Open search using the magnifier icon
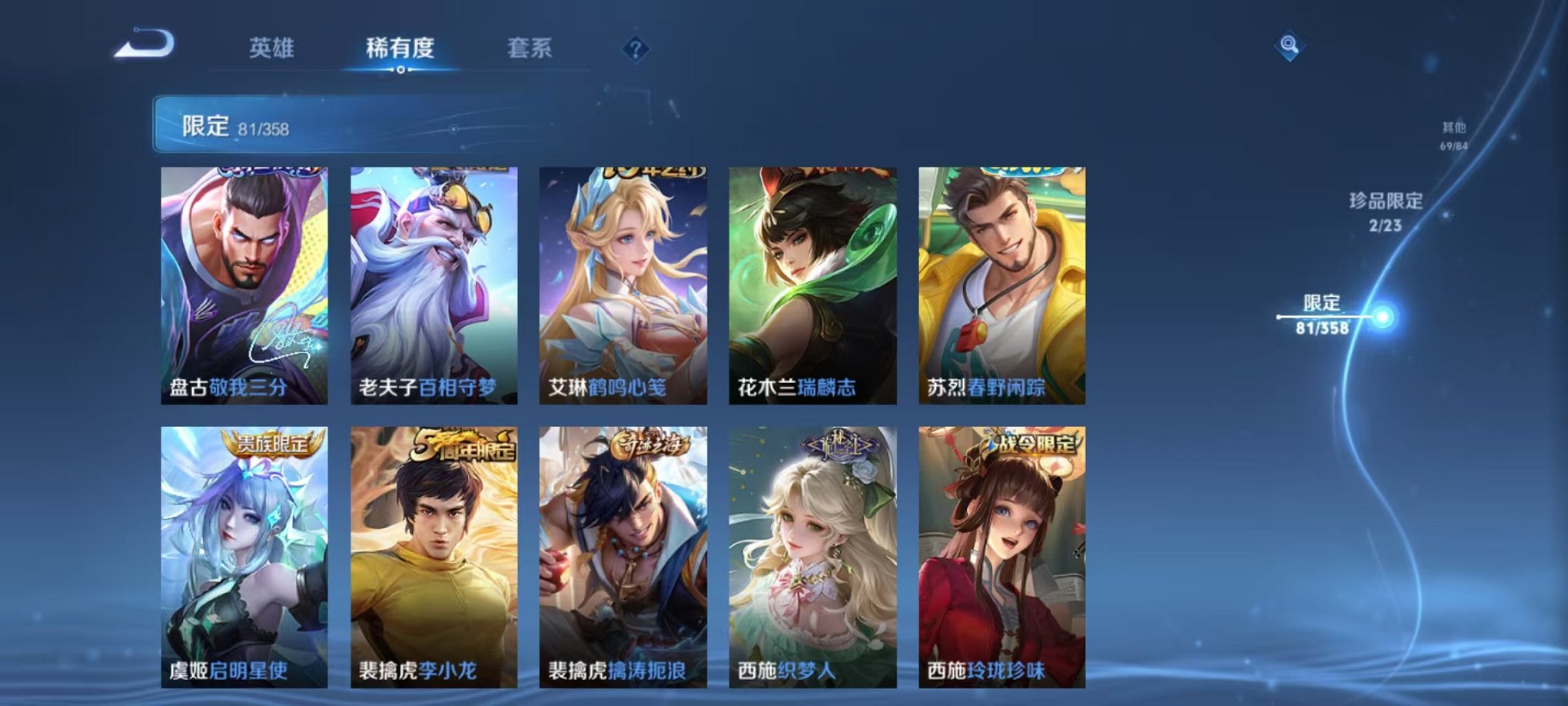The height and width of the screenshot is (706, 1568). point(1290,46)
